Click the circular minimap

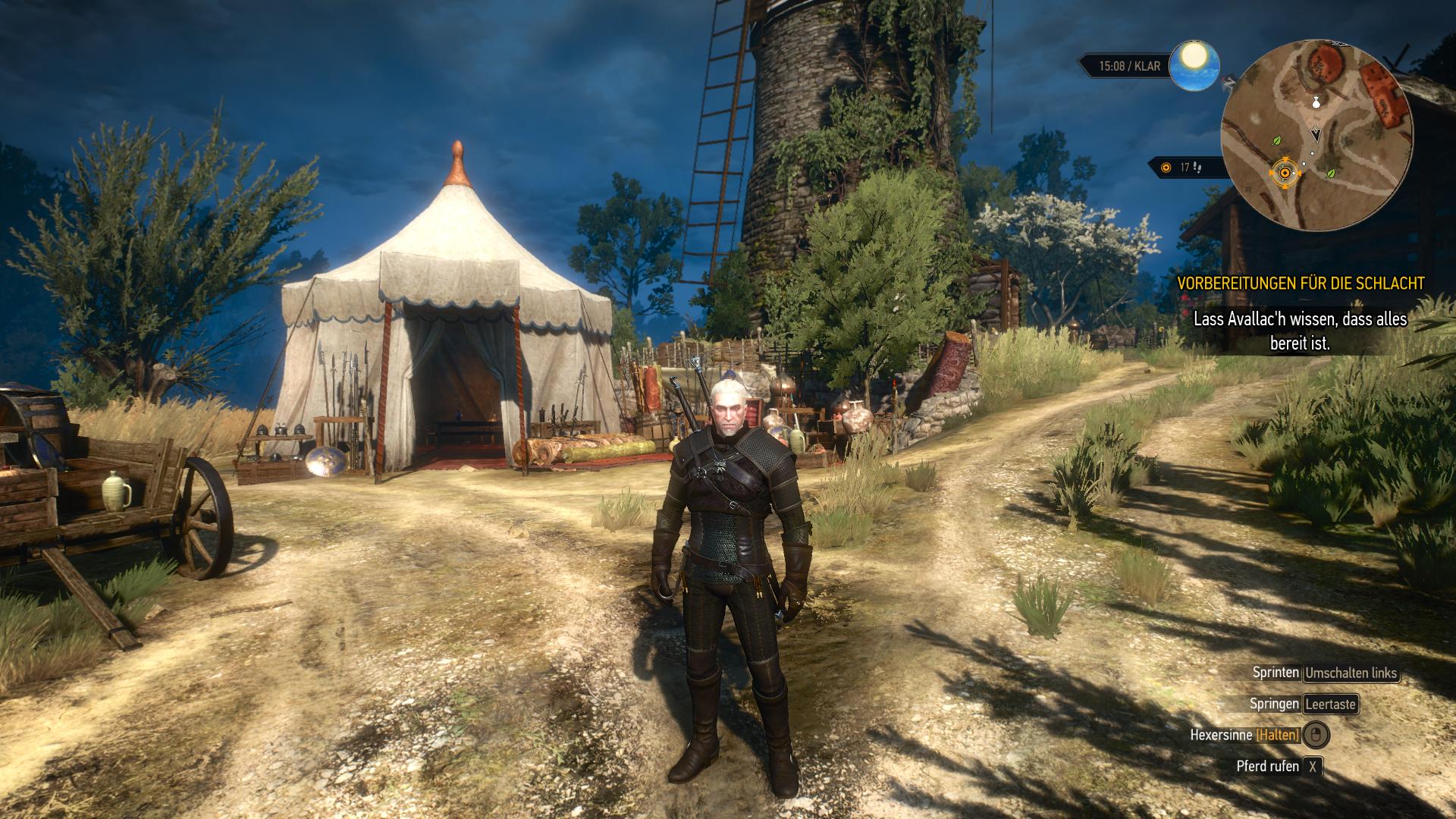pyautogui.click(x=1317, y=136)
